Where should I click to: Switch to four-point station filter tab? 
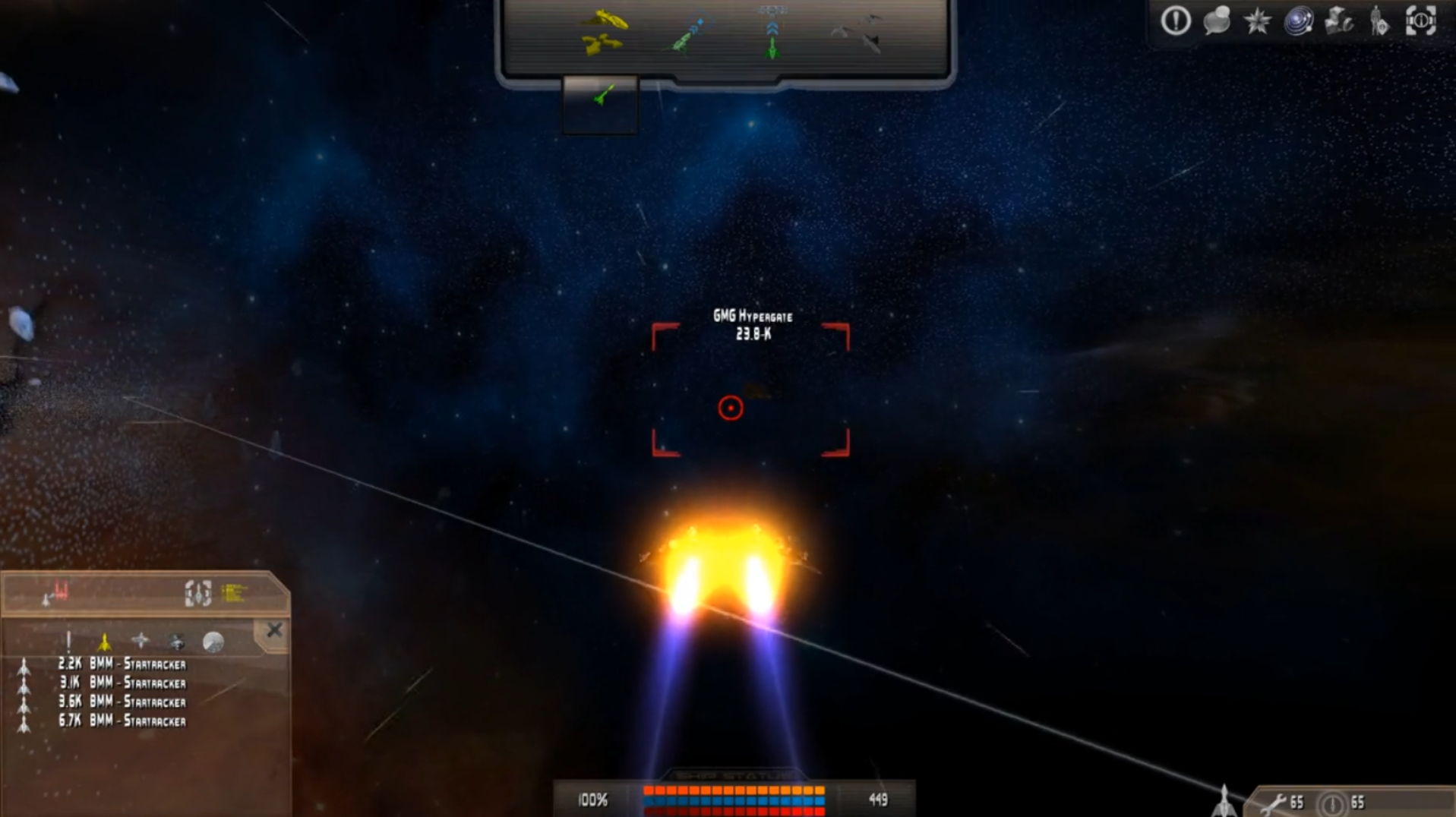coord(141,642)
